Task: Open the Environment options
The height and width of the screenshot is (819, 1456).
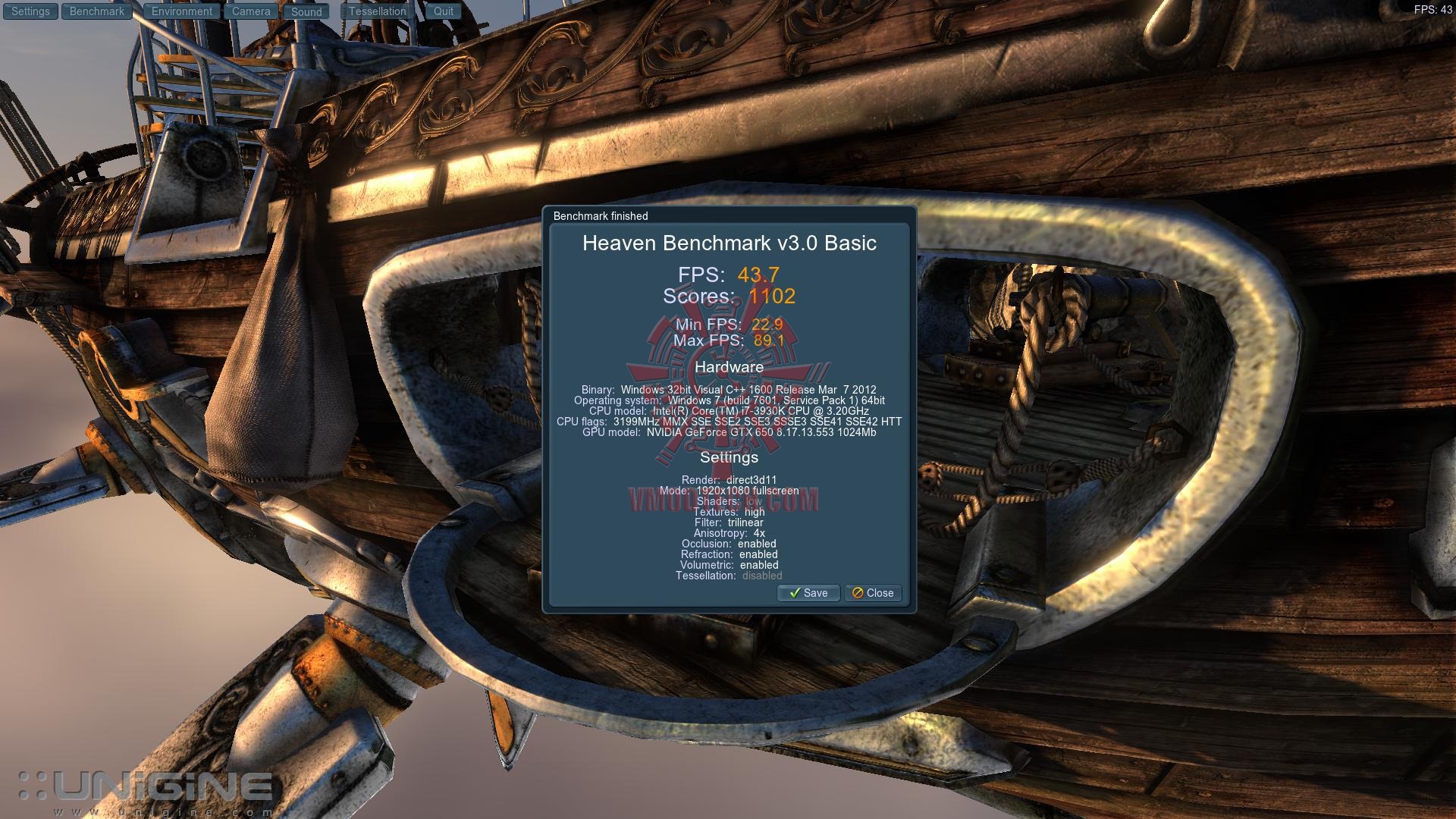Action: tap(182, 11)
